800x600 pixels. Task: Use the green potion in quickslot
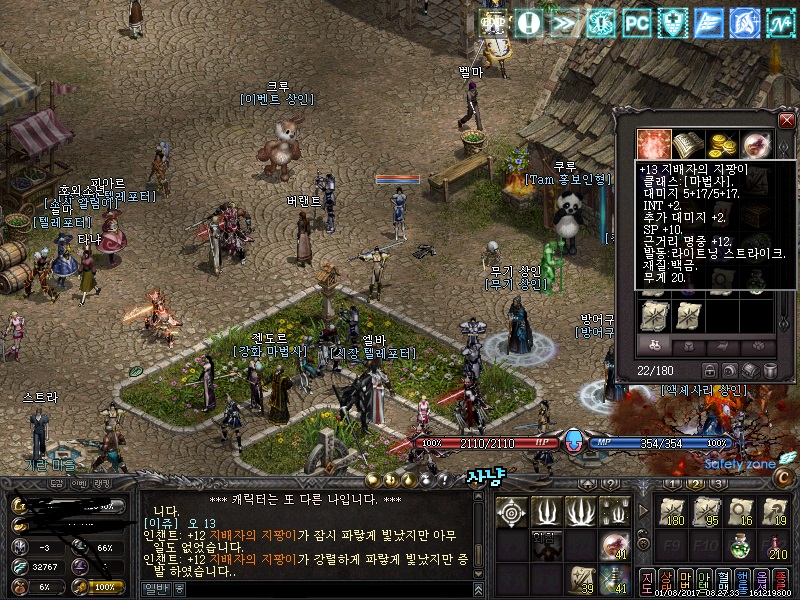click(x=740, y=547)
